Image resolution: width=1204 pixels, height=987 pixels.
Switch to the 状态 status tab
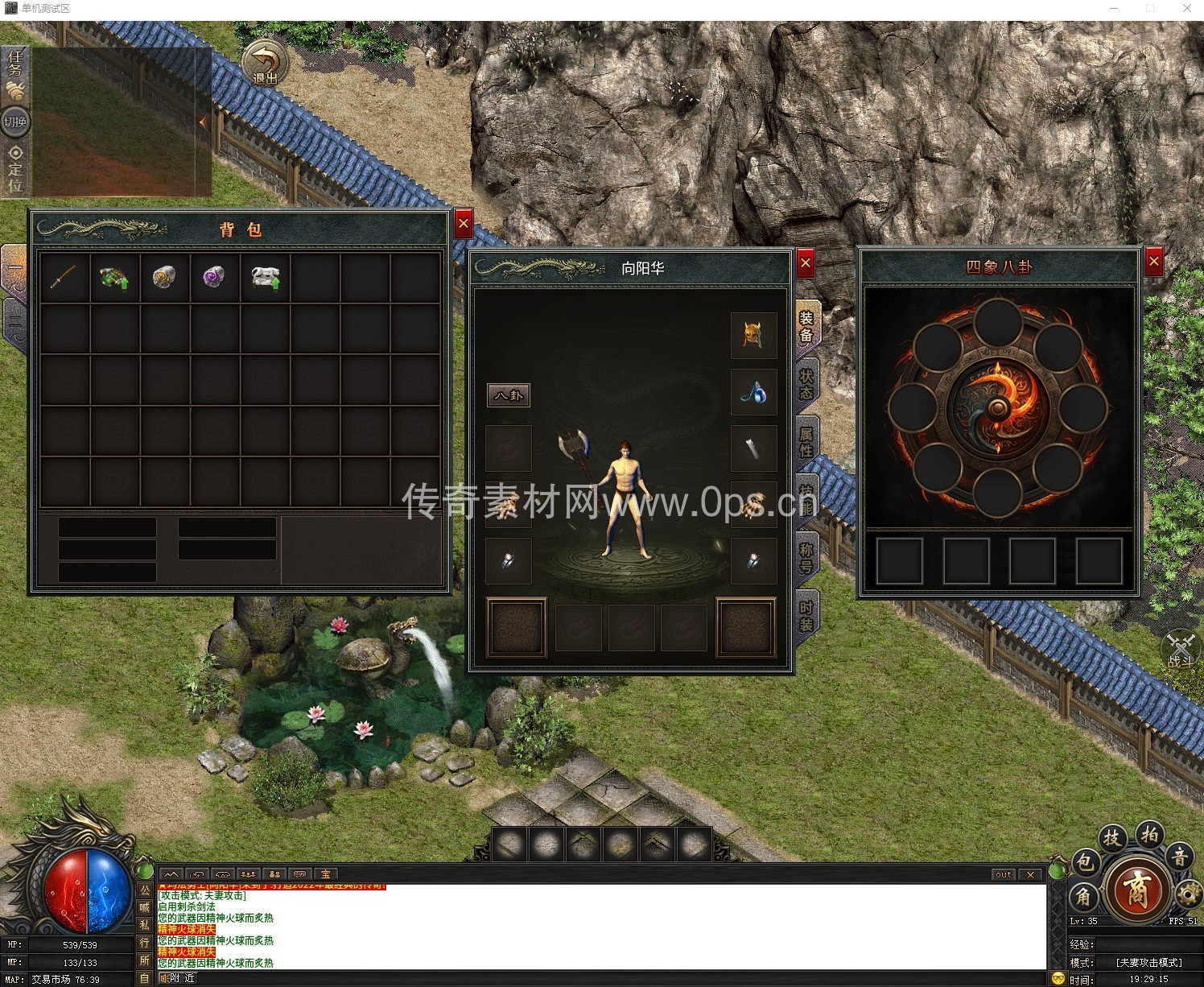click(x=806, y=383)
